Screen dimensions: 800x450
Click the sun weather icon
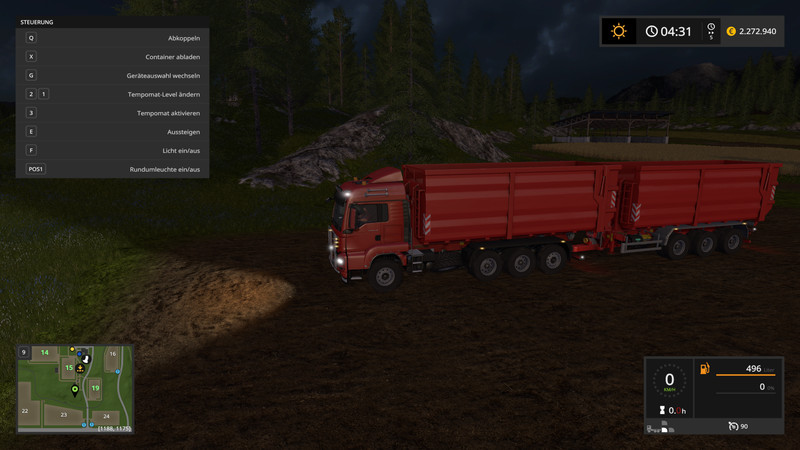point(619,31)
